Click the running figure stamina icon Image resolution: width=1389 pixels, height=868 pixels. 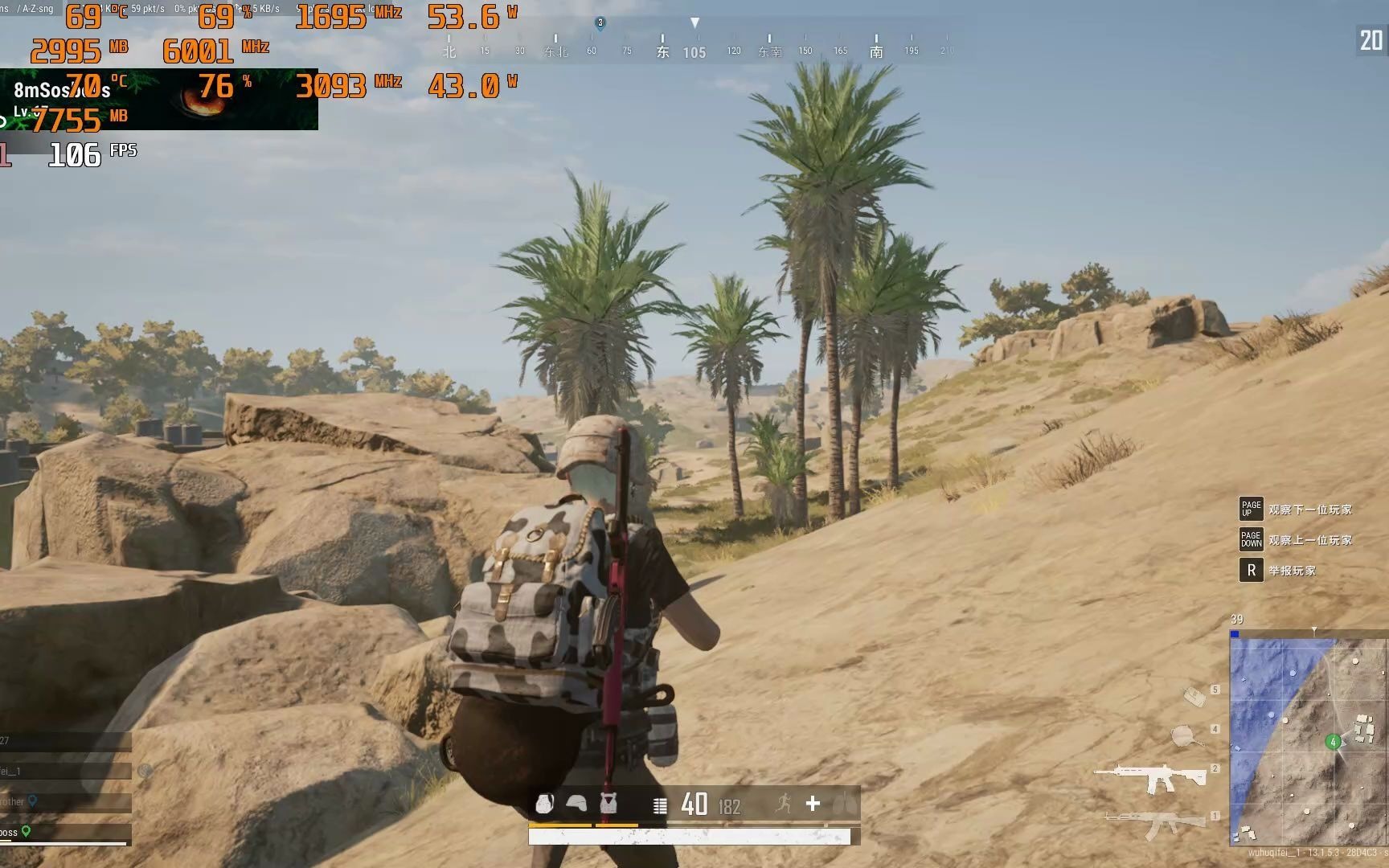pyautogui.click(x=784, y=804)
